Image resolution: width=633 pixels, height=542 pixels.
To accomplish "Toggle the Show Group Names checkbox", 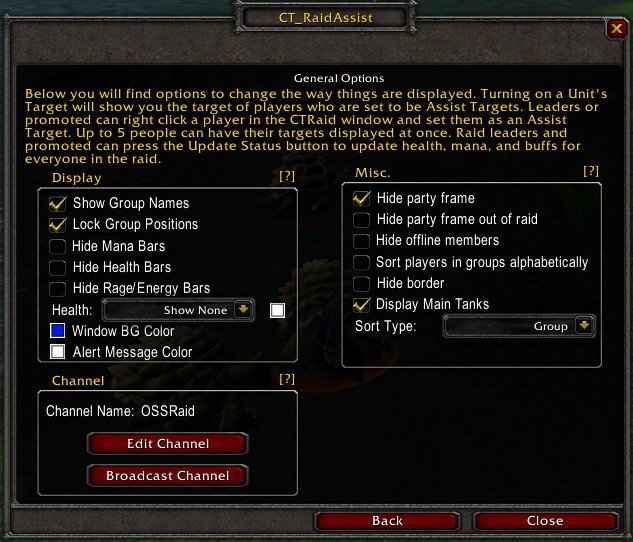I will (x=58, y=203).
